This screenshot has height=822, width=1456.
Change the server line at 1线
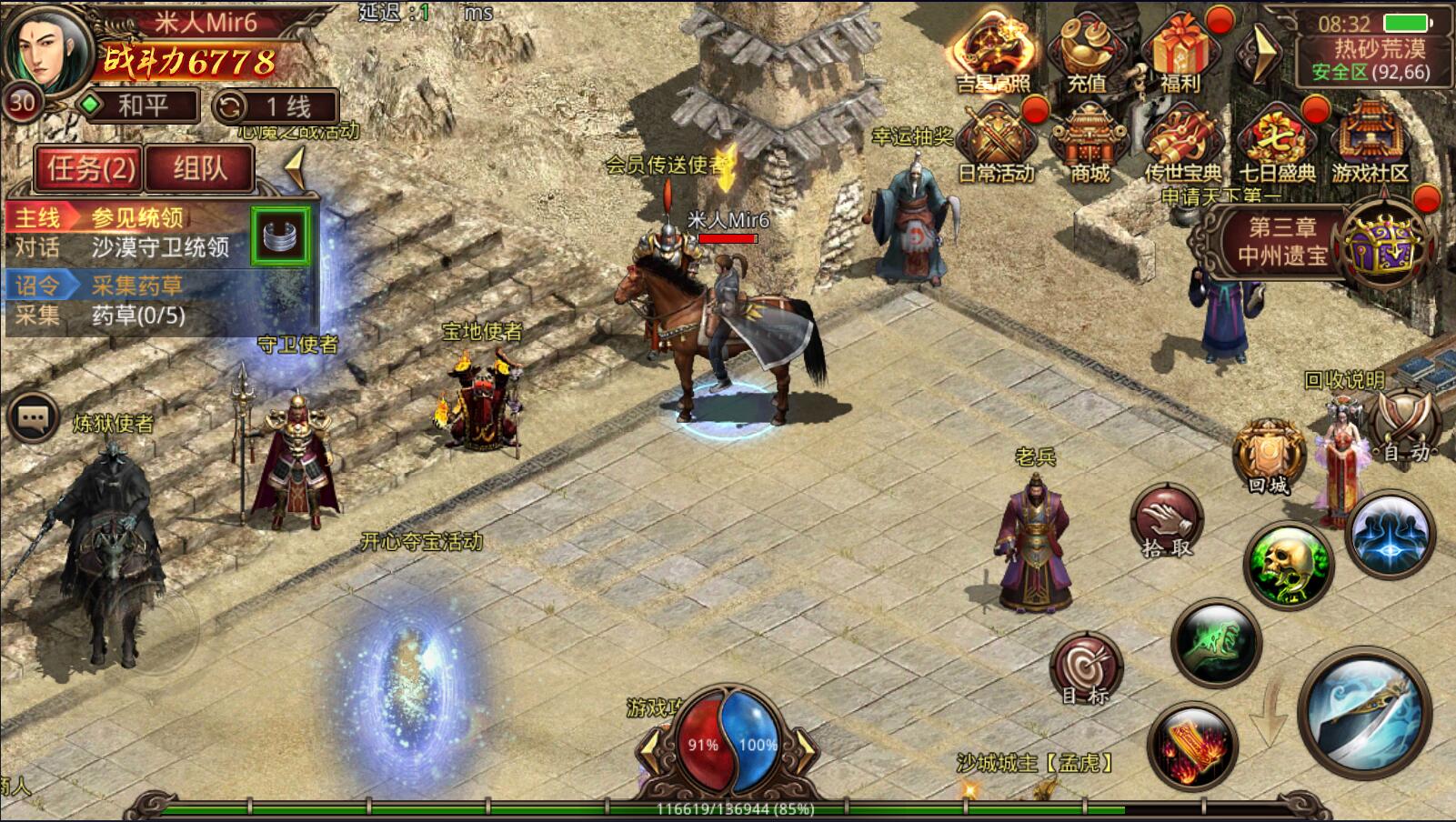(276, 106)
